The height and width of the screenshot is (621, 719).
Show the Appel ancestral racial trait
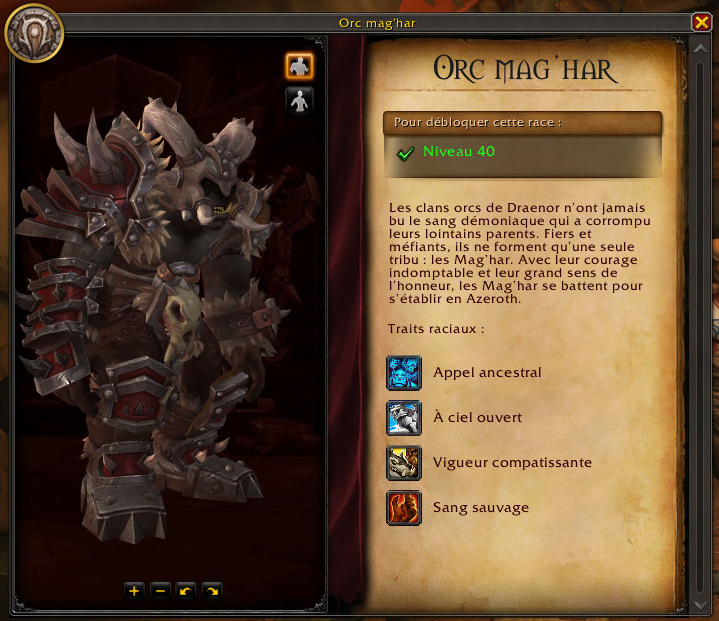404,373
